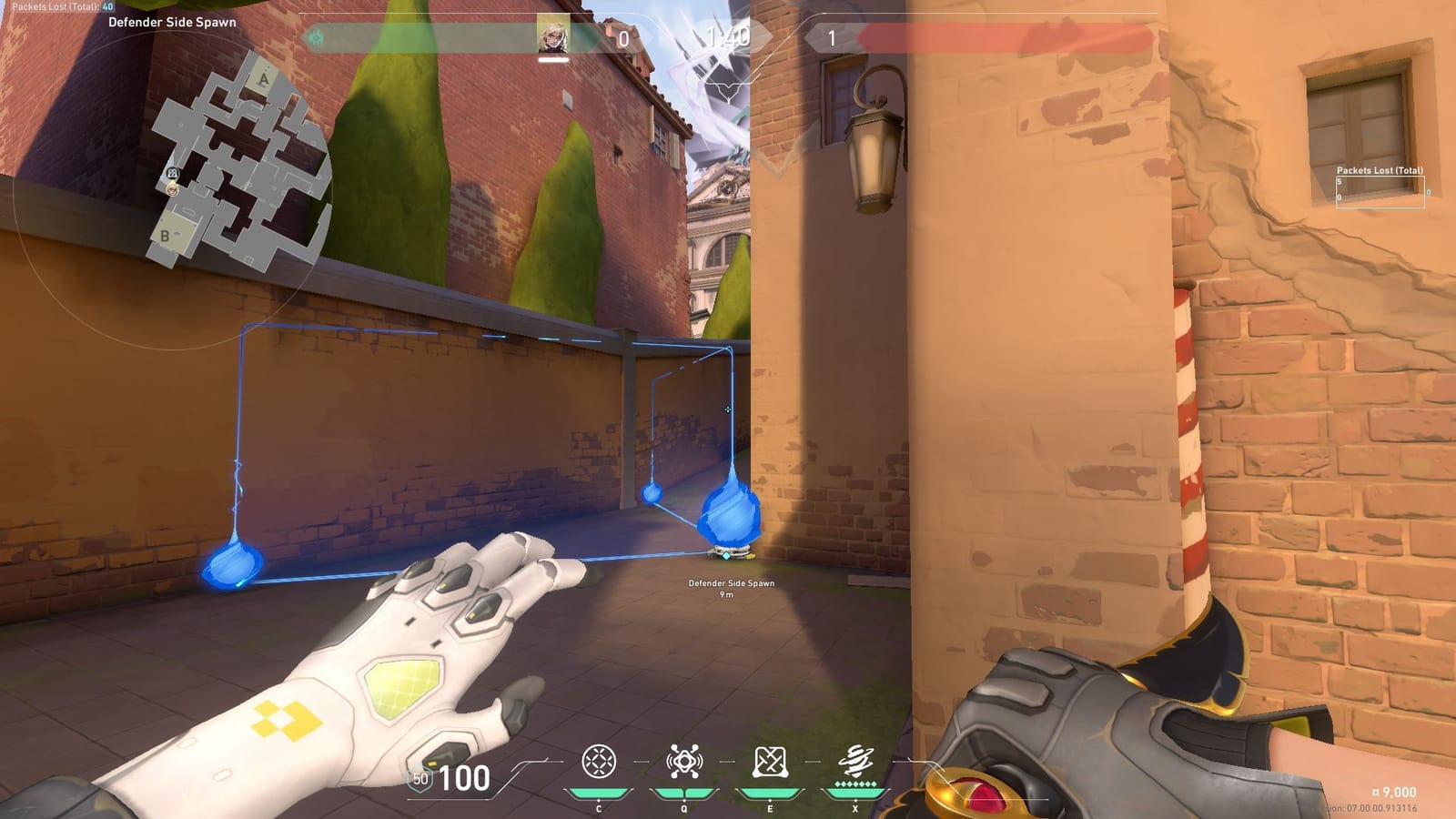Viewport: 1456px width, 819px height.
Task: Select the E ability icon
Action: 771,761
